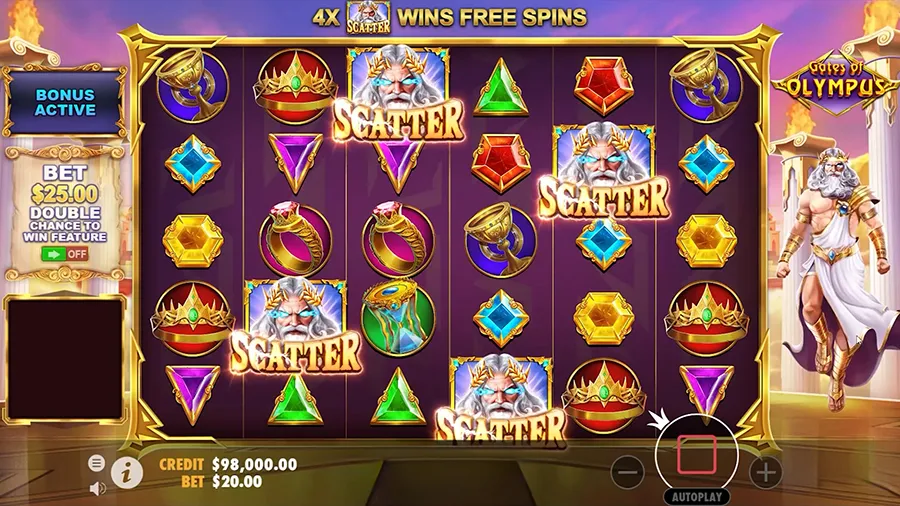900x506 pixels.
Task: Open the game info page
Action: tap(126, 472)
